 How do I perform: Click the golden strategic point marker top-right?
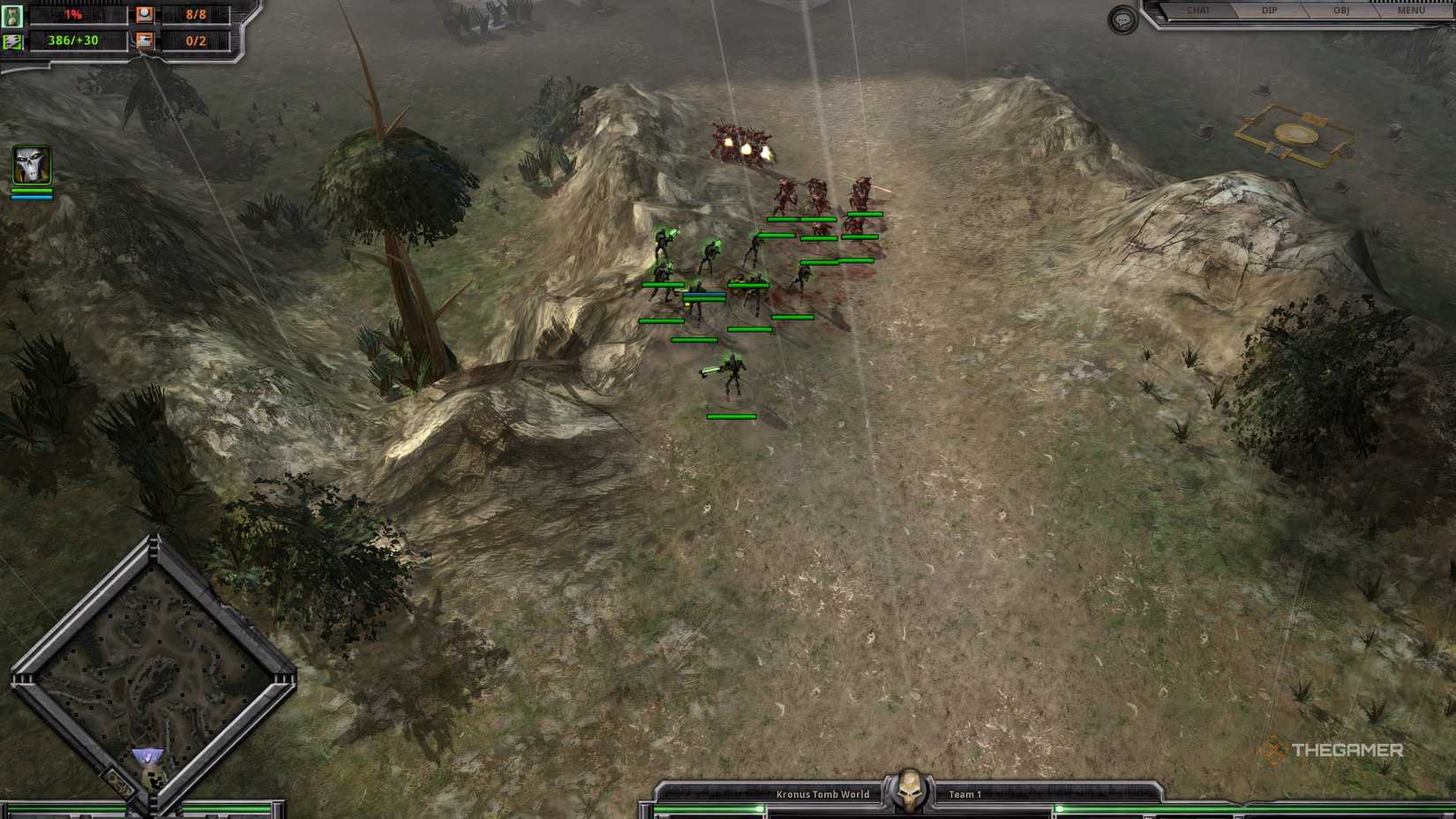tap(1294, 134)
